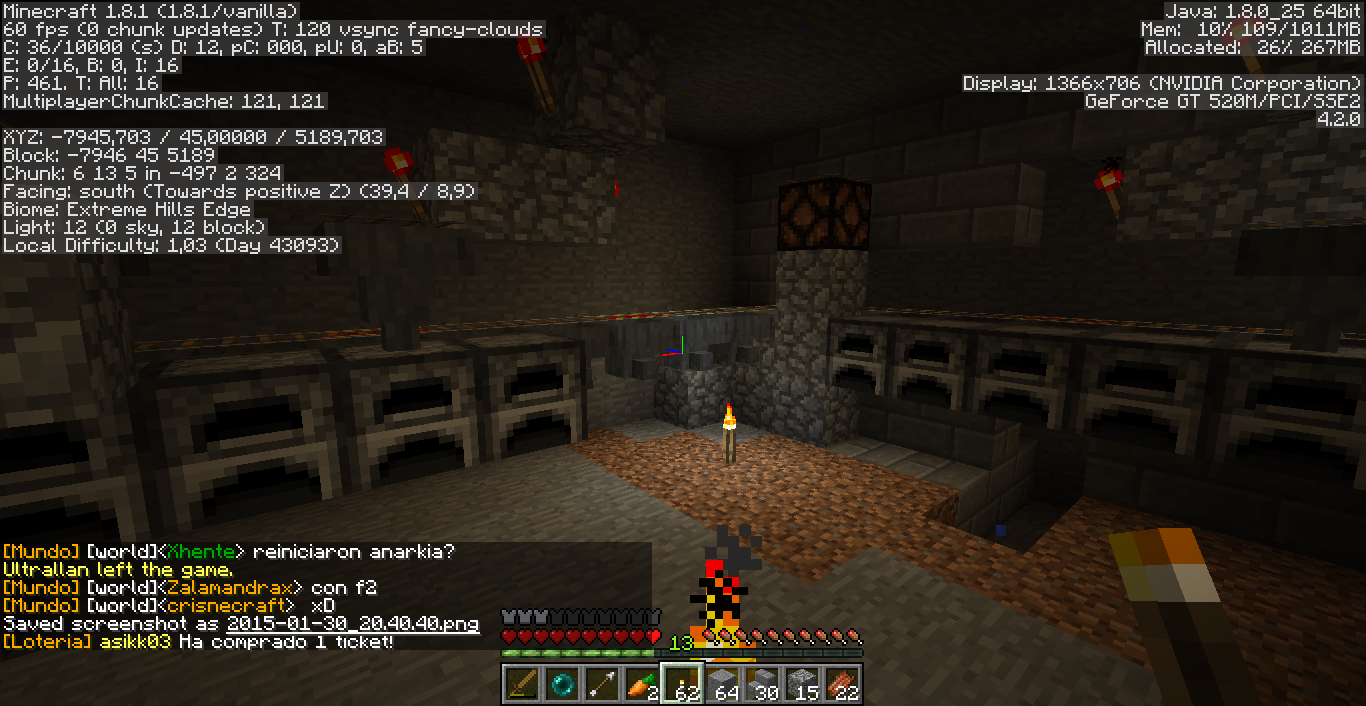Screen dimensions: 1366x706
Task: Select the ender pearl hotbar slot
Action: coord(562,684)
